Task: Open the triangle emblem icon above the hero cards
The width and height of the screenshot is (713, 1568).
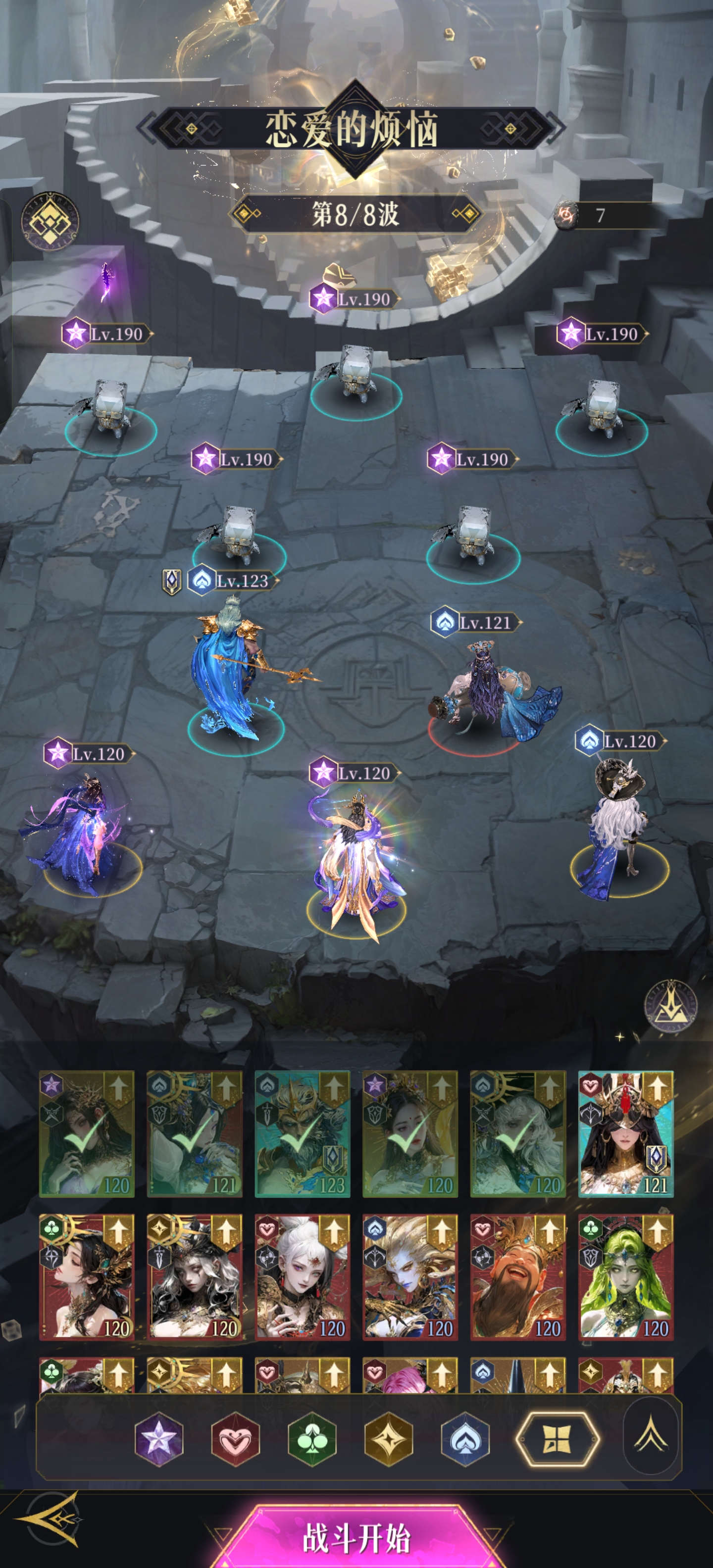Action: (x=670, y=1006)
